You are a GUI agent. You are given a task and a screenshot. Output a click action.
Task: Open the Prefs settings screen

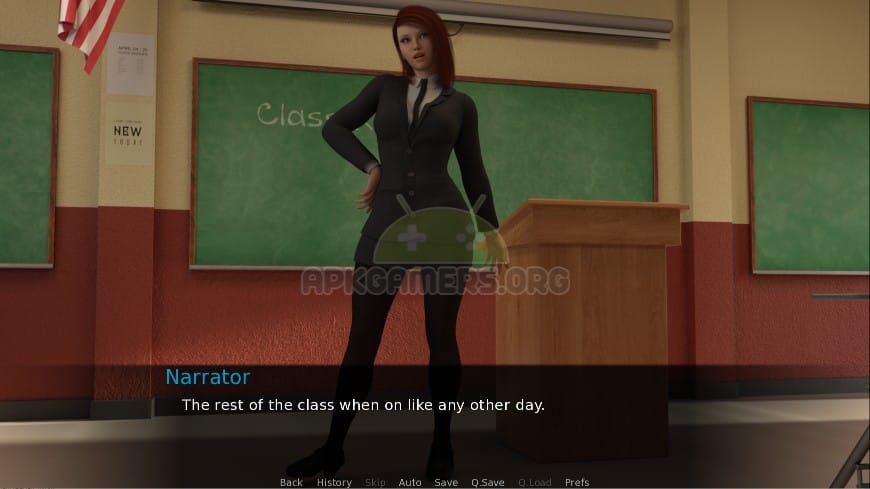coord(577,482)
